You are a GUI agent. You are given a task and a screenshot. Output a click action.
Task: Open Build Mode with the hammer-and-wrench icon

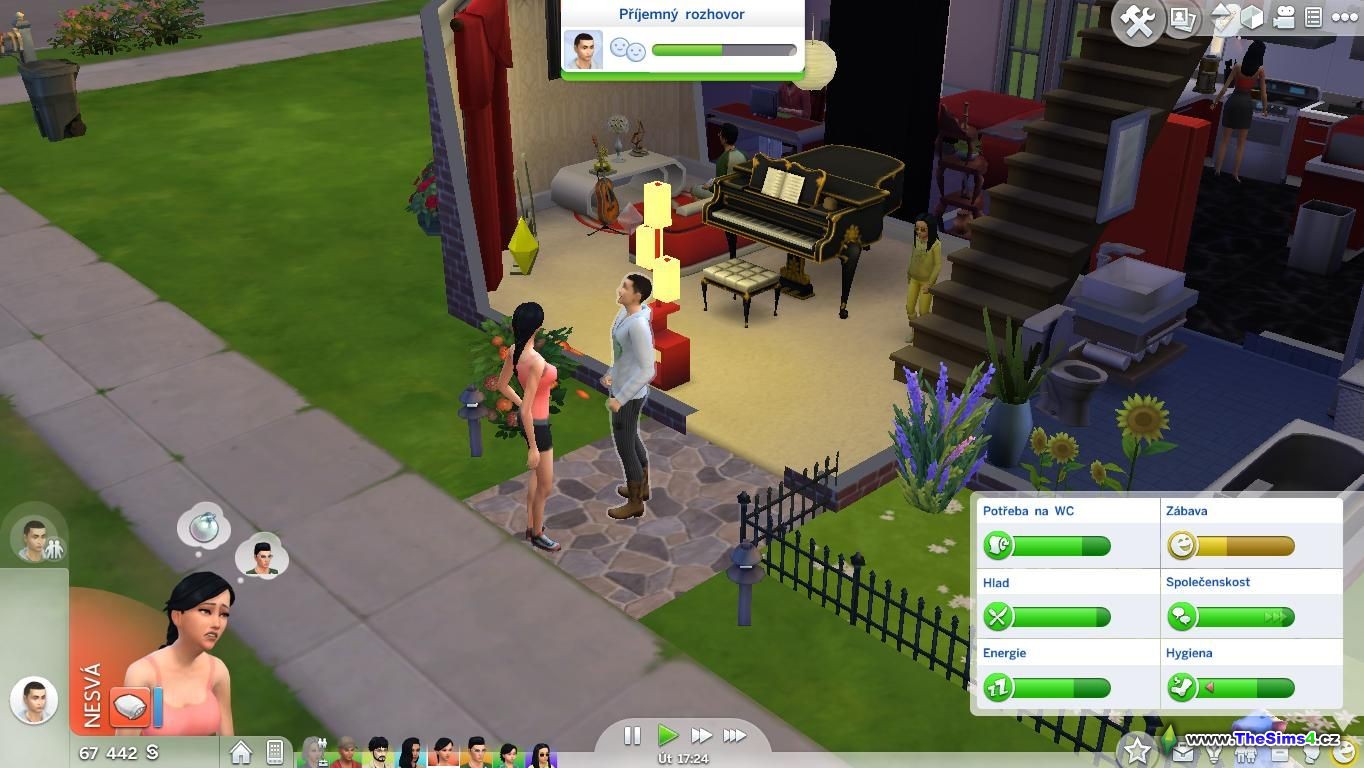(1137, 21)
